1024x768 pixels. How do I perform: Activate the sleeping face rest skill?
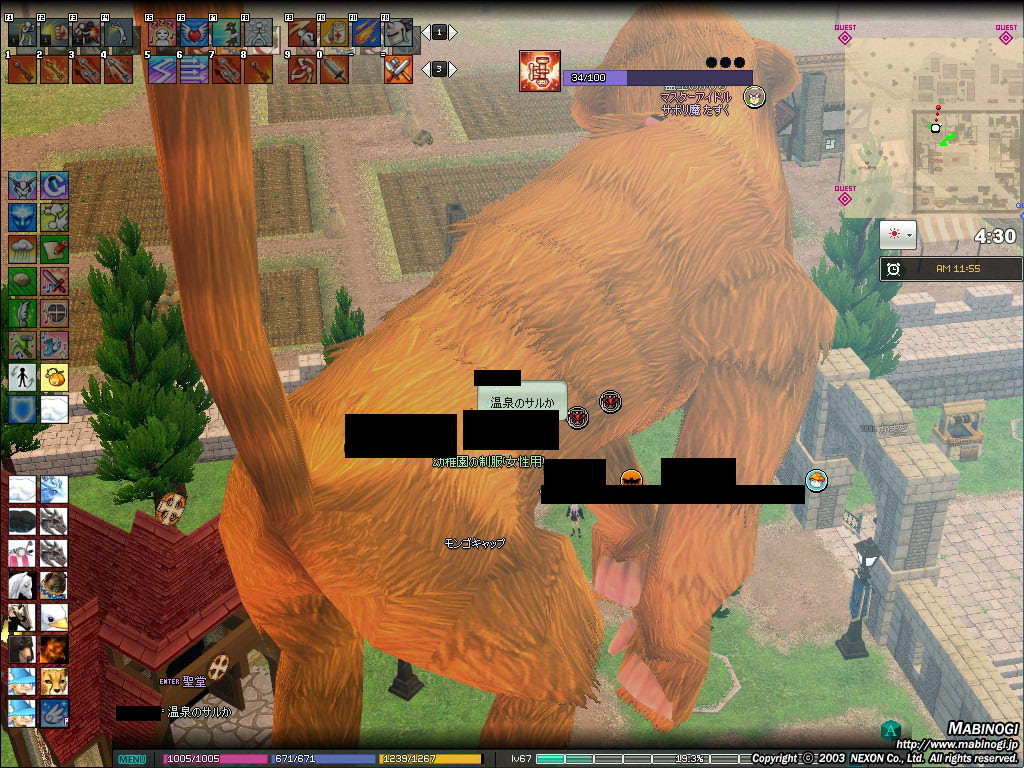[163, 33]
